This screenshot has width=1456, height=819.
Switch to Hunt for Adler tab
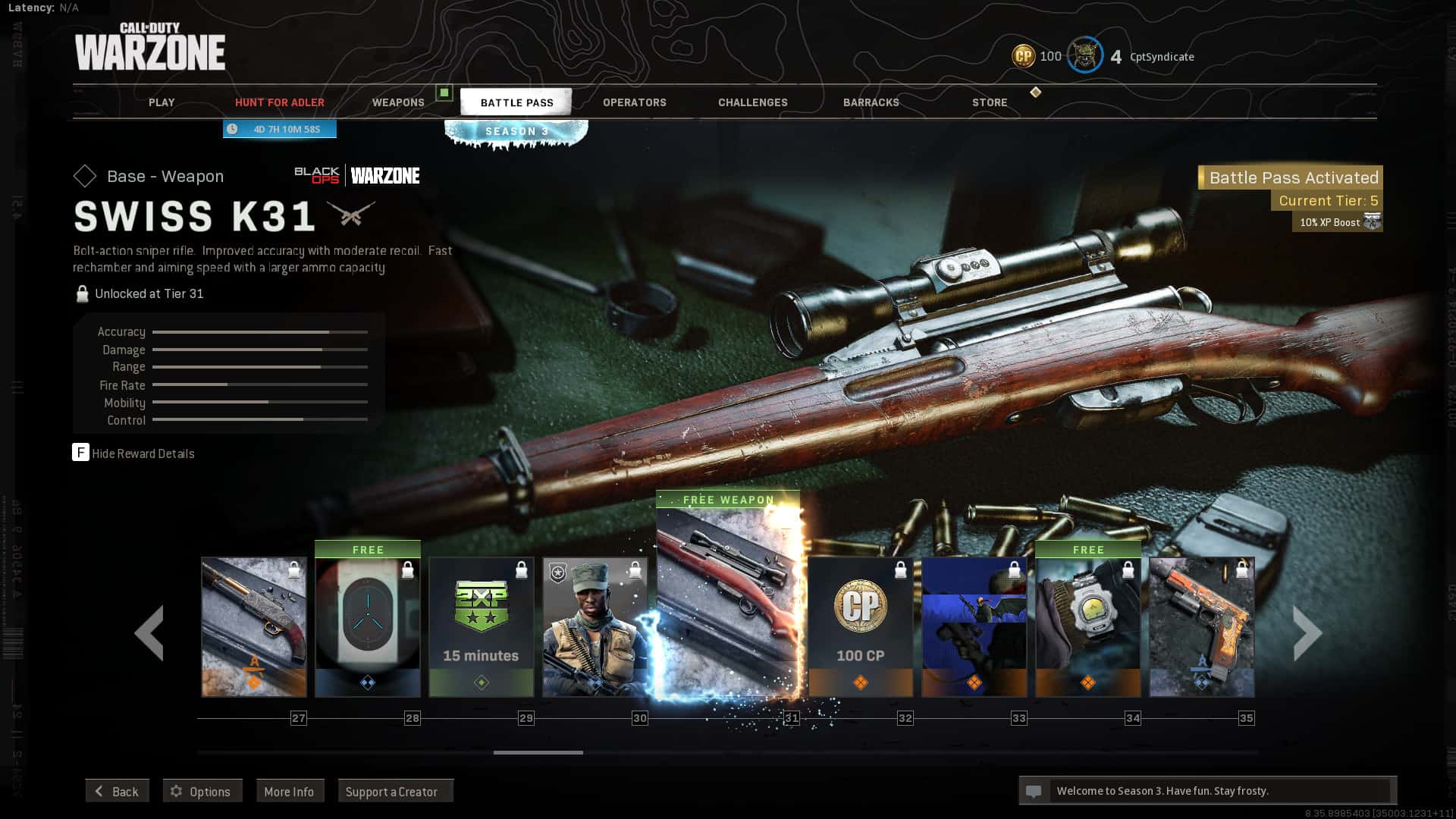click(x=279, y=102)
